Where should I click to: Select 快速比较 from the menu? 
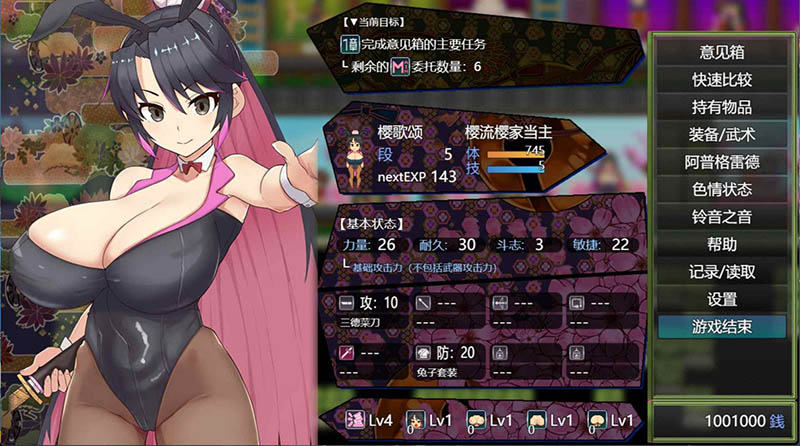point(721,79)
